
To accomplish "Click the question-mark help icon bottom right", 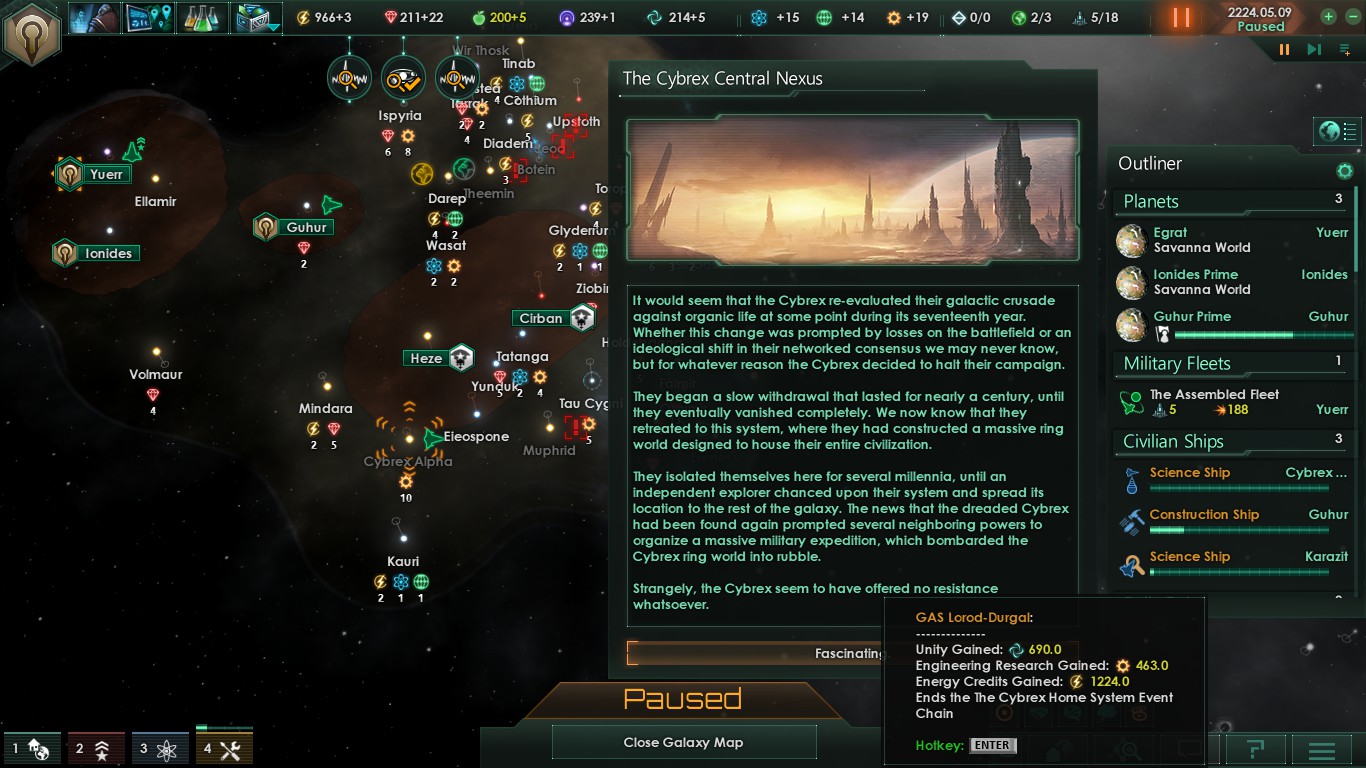I will tap(1256, 750).
